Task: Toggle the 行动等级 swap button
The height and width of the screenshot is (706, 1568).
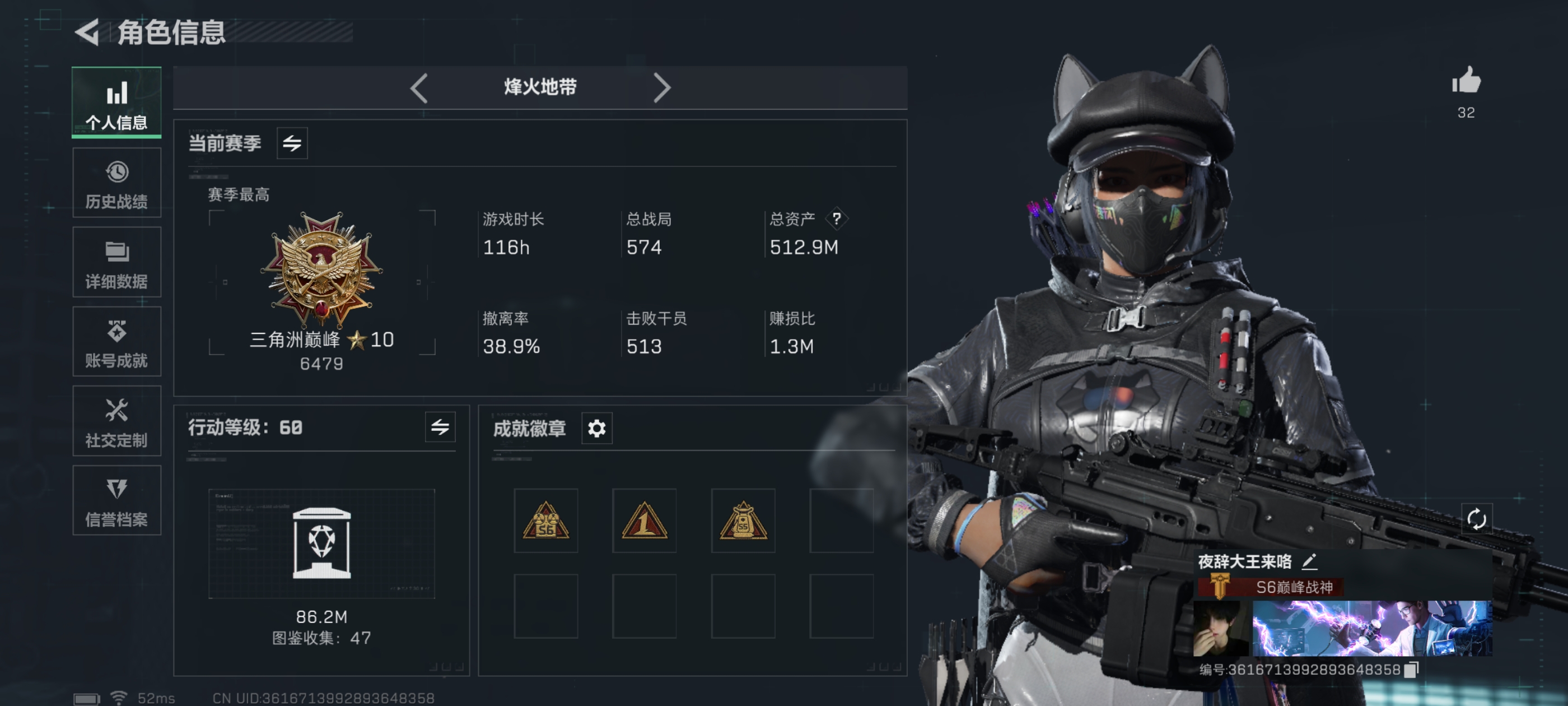Action: pos(440,428)
